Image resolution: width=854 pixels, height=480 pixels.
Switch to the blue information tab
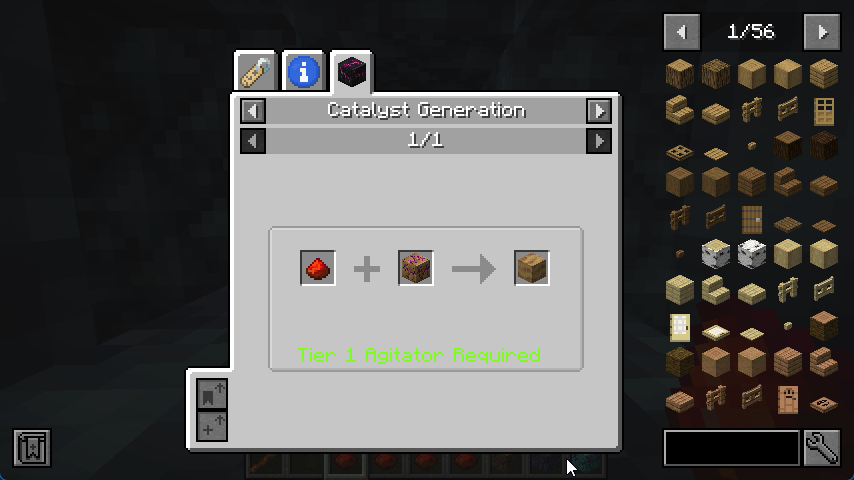(x=304, y=72)
